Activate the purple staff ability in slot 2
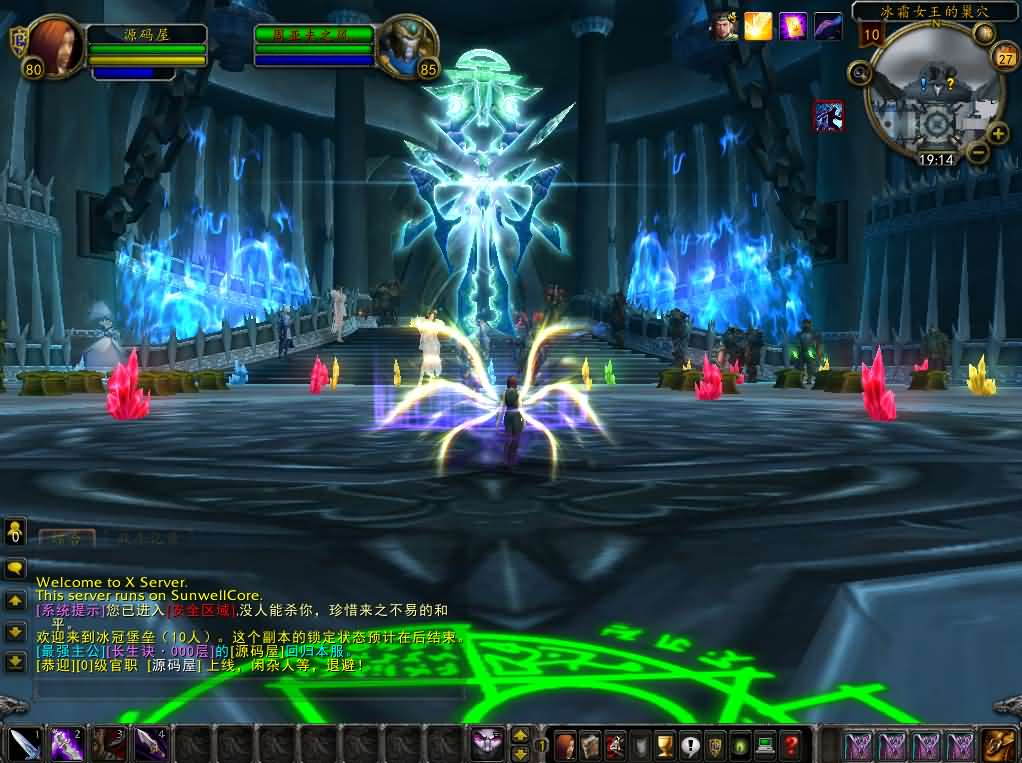1022x763 pixels. click(x=67, y=744)
